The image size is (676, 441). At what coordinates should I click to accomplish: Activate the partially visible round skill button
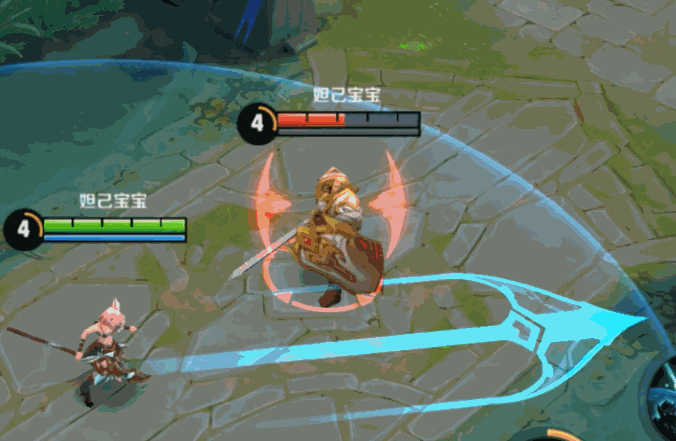click(662, 398)
